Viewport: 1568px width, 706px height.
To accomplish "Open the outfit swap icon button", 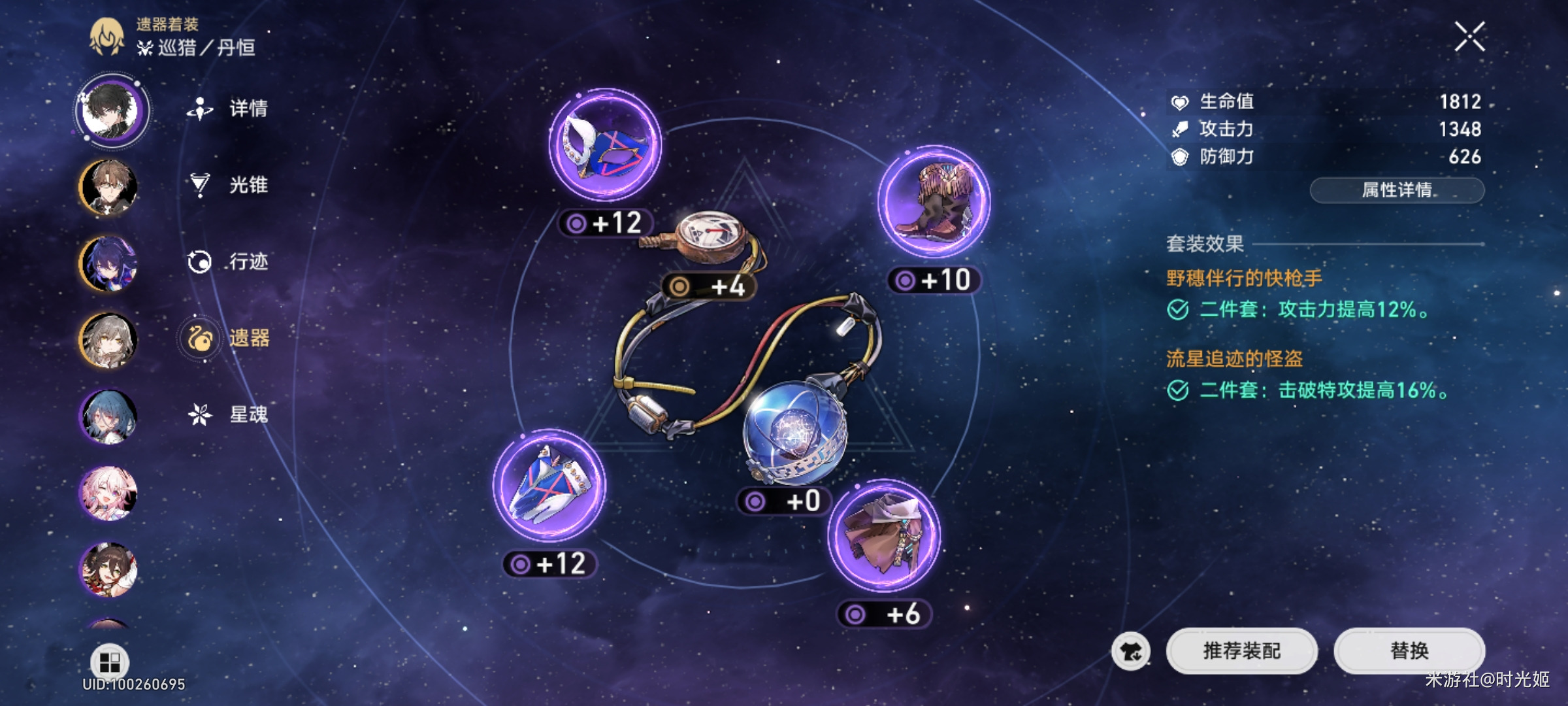I will pos(1131,651).
